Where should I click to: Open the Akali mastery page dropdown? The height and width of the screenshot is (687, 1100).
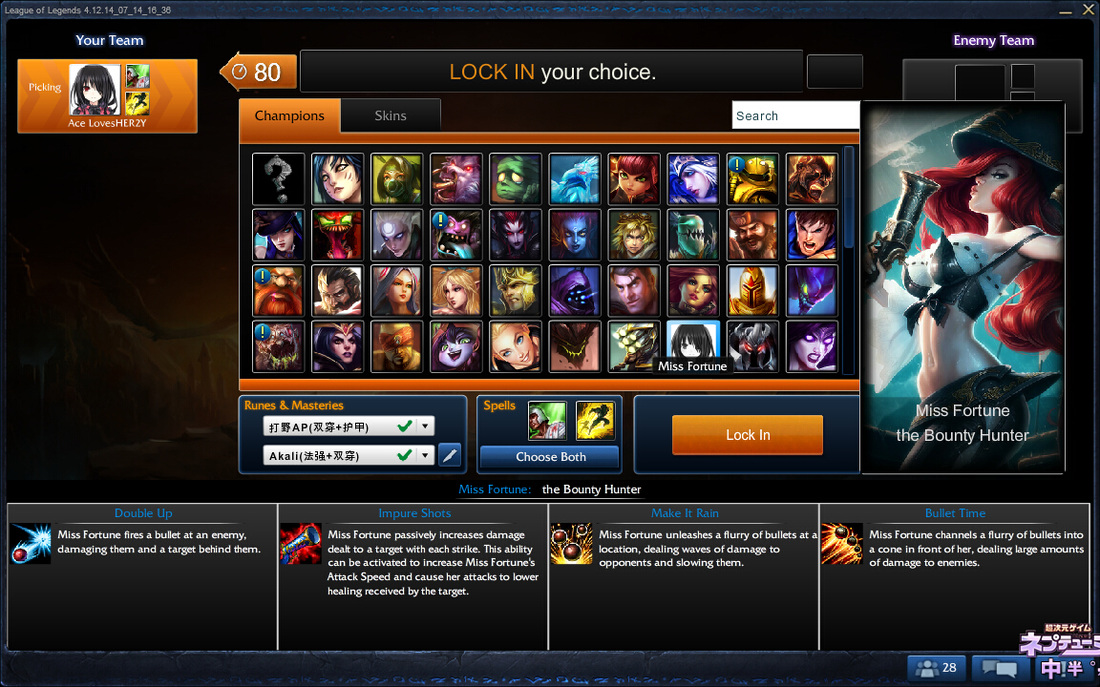coord(425,456)
